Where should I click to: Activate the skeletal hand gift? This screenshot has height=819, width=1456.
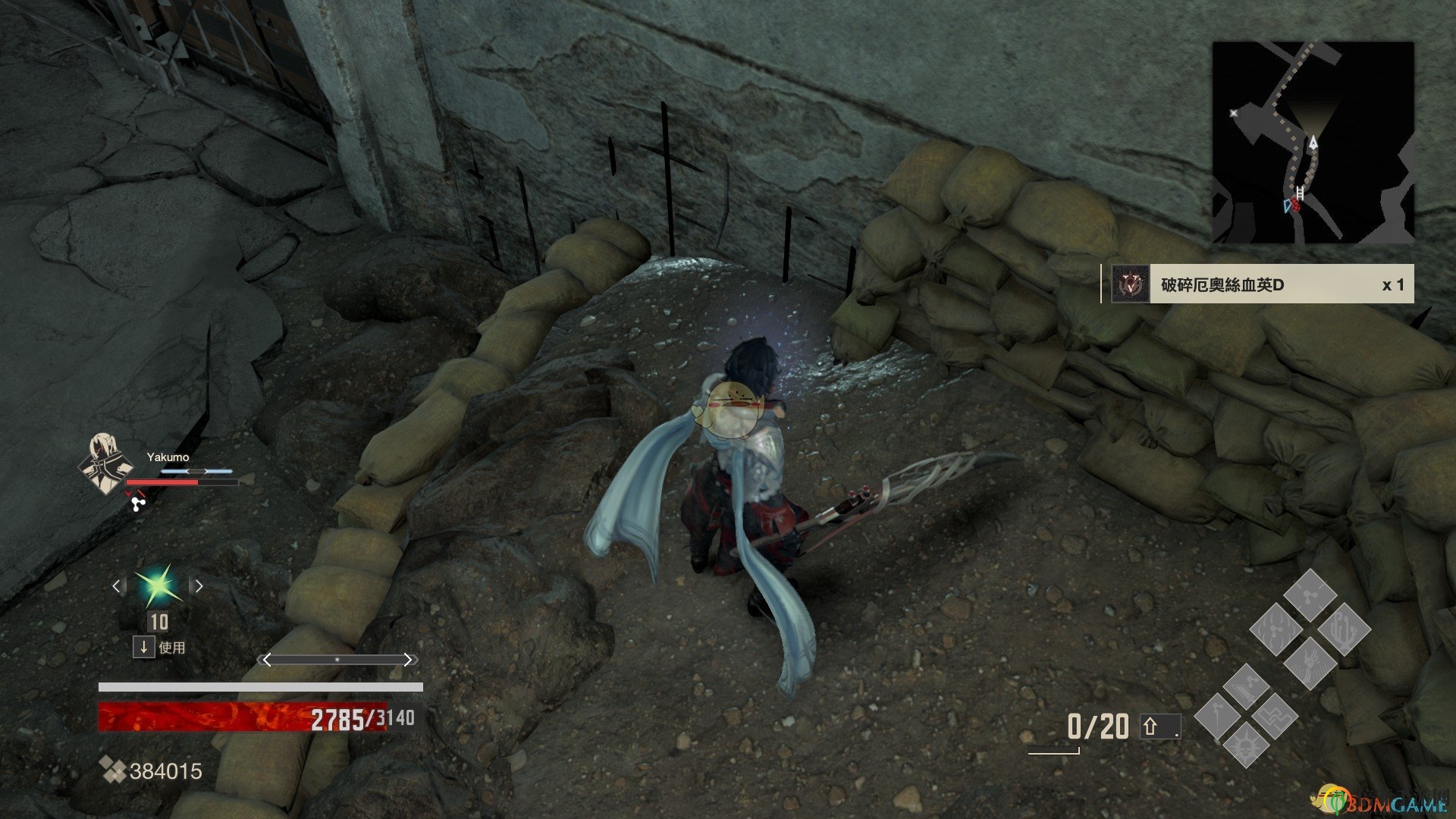(x=1310, y=662)
